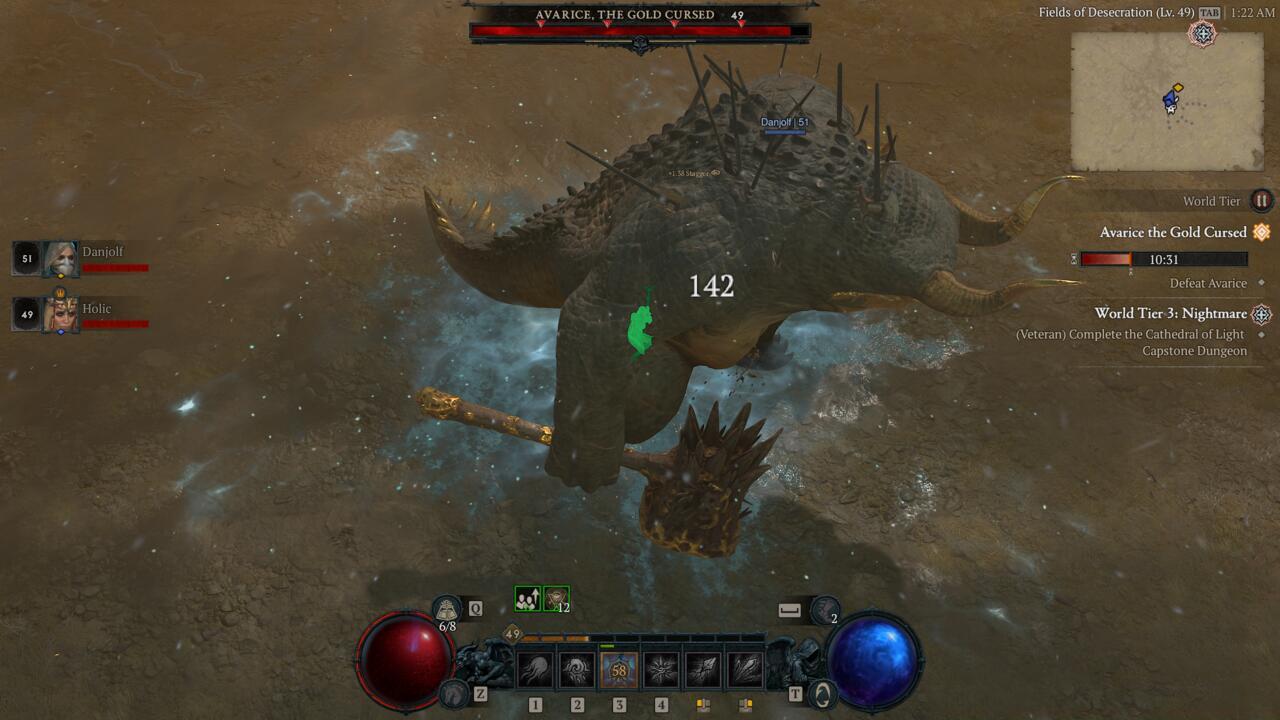
Task: Select the World Tier 3: Nightmare quest
Action: click(1169, 314)
